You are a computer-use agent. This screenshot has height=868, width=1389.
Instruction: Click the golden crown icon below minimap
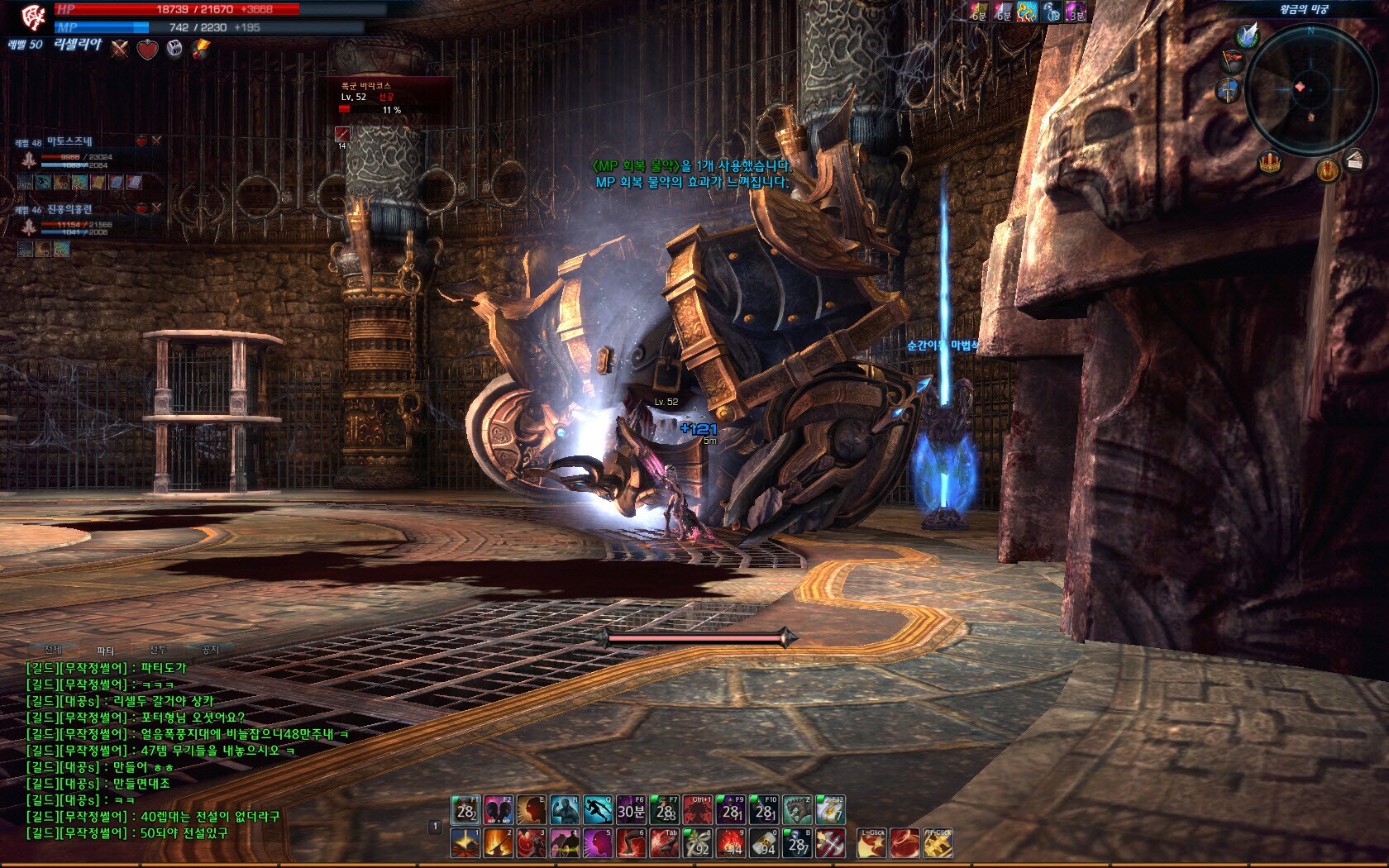pos(1270,162)
